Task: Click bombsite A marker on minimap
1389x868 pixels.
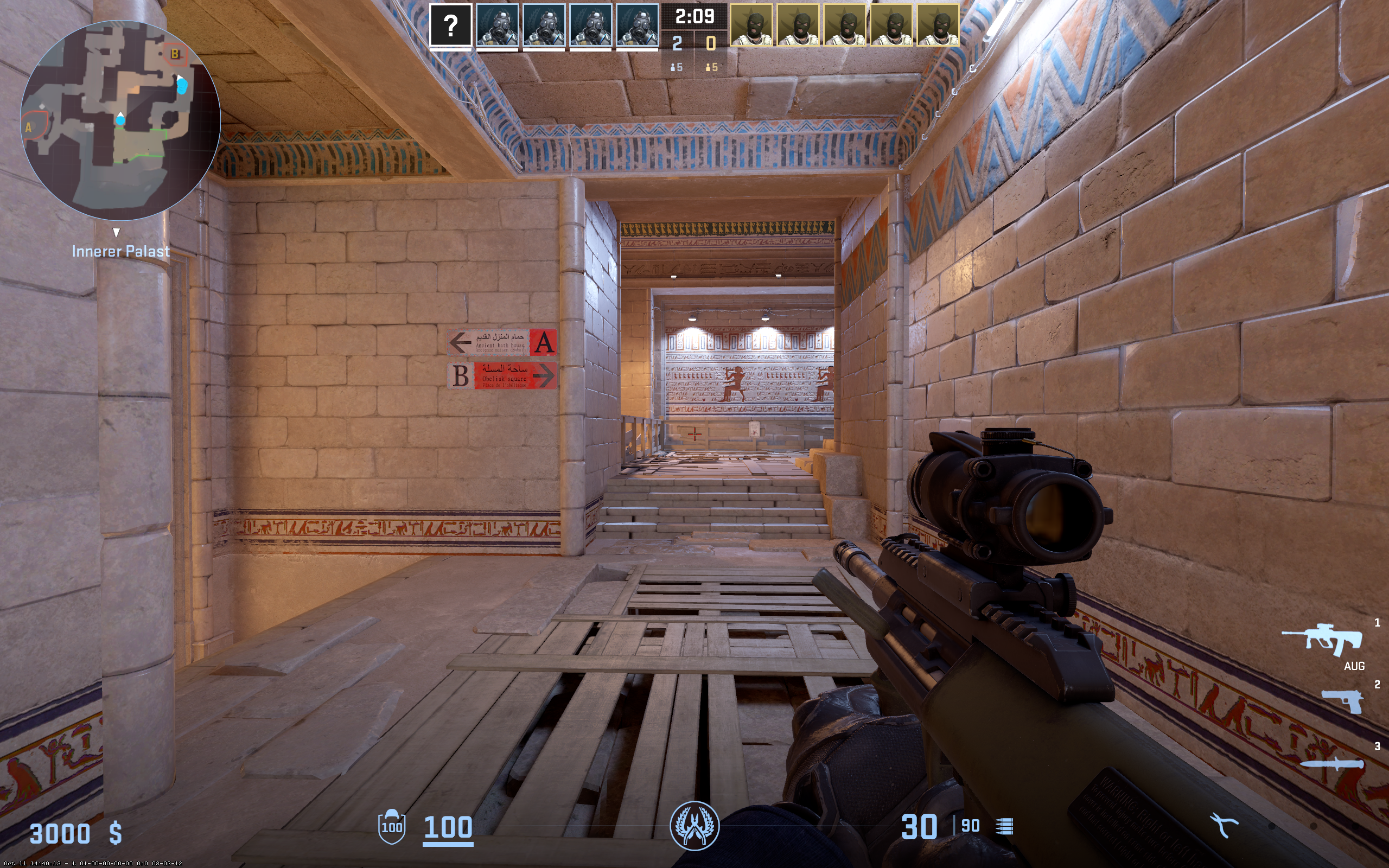Action: point(29,127)
